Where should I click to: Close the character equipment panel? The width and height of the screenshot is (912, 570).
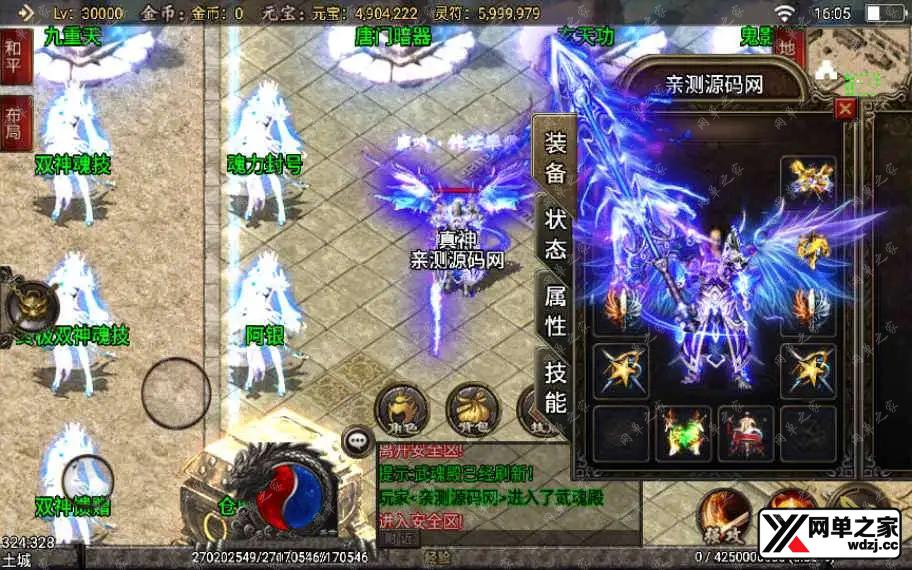click(x=845, y=109)
